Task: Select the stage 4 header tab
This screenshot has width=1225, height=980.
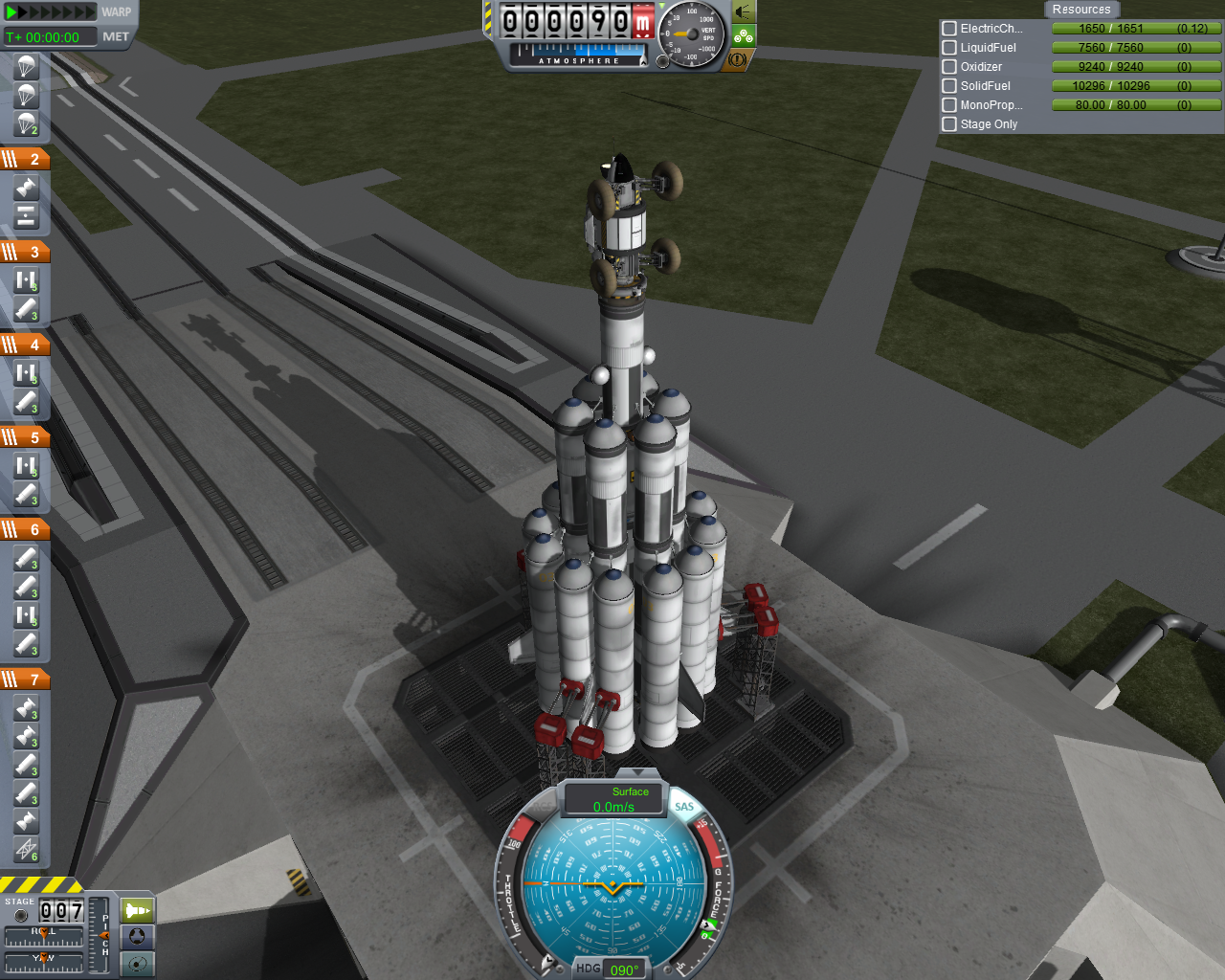Action: (25, 345)
